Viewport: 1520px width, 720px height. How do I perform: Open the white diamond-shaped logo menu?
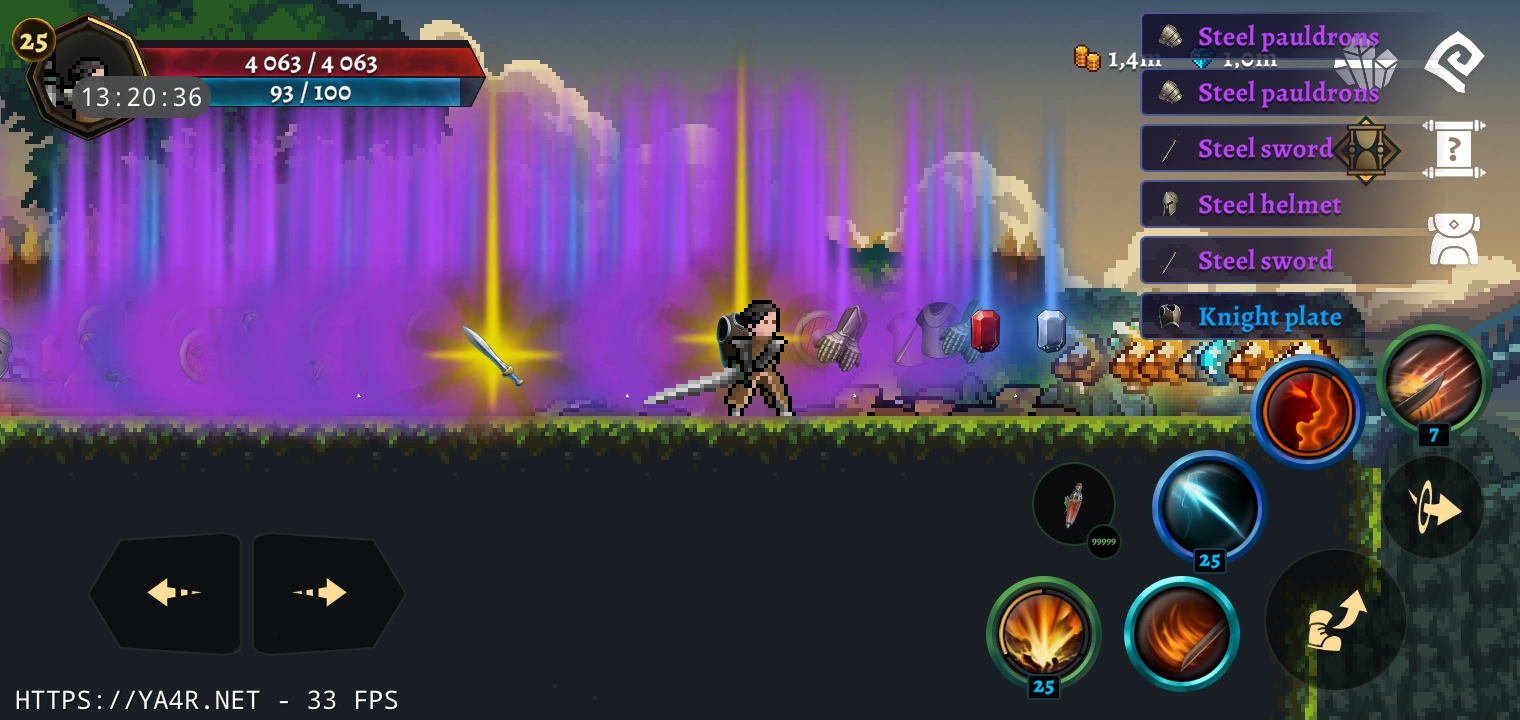click(1453, 62)
